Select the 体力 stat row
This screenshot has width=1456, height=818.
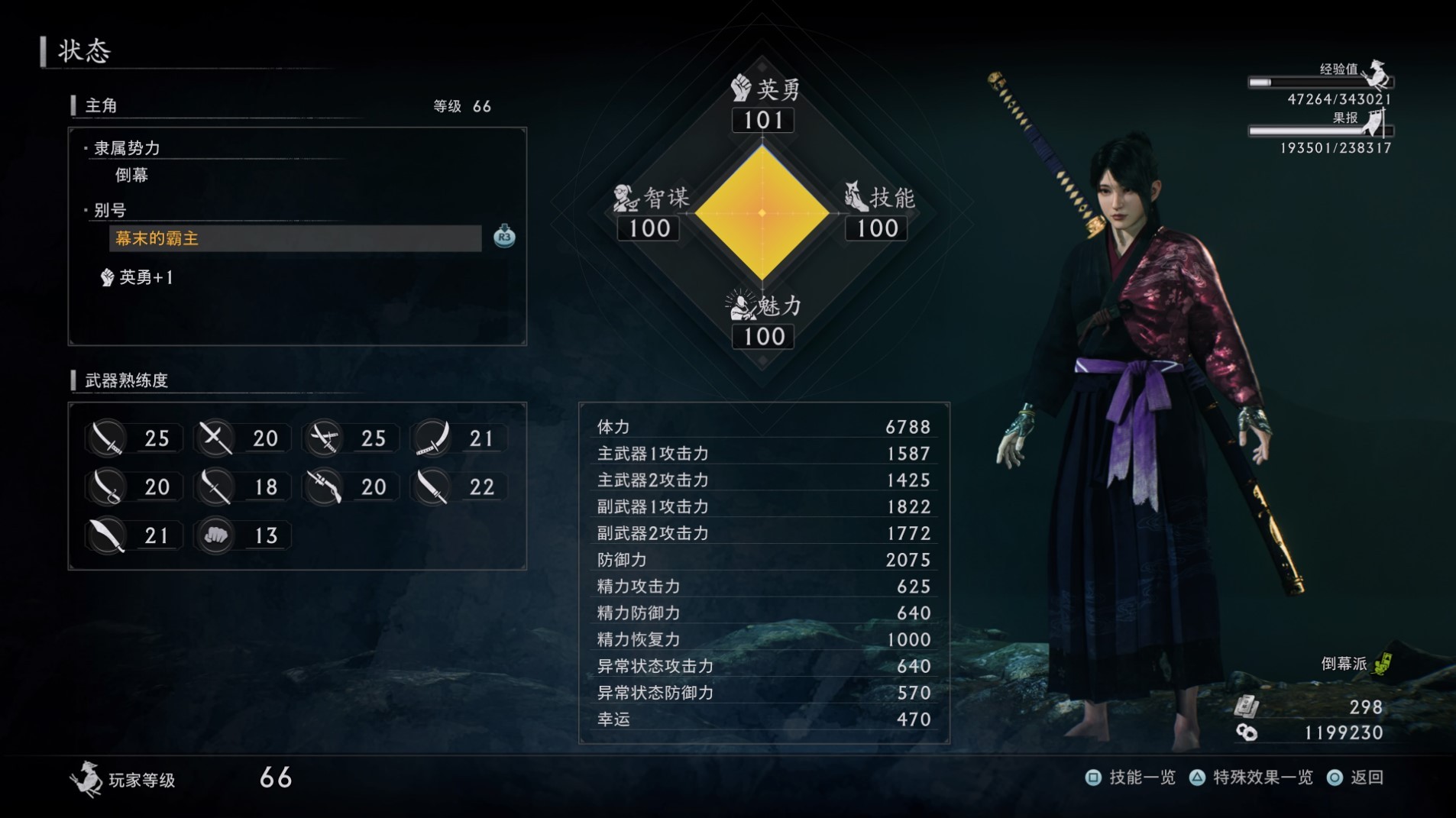tap(763, 427)
